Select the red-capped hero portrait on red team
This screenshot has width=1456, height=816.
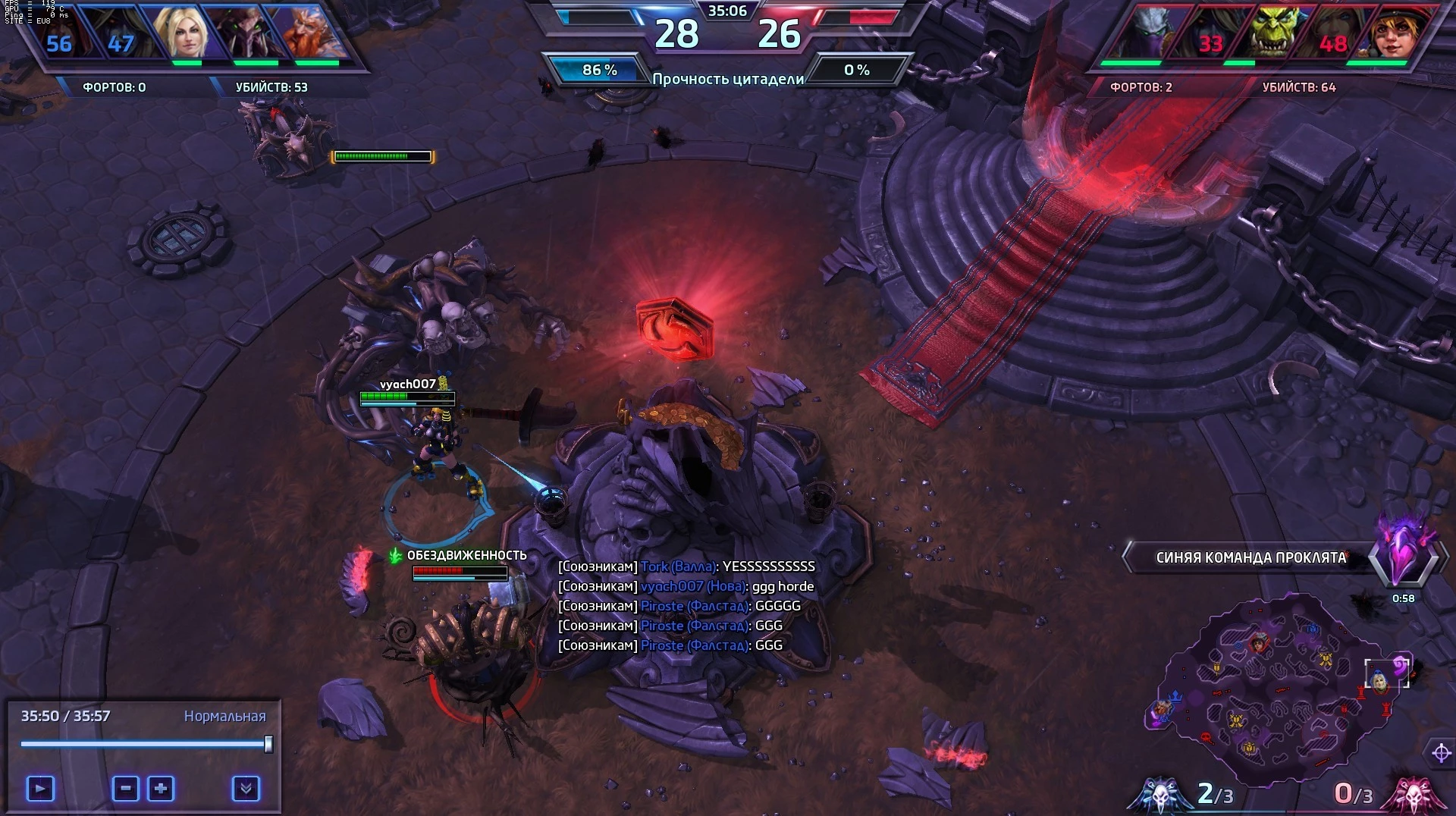[1394, 33]
